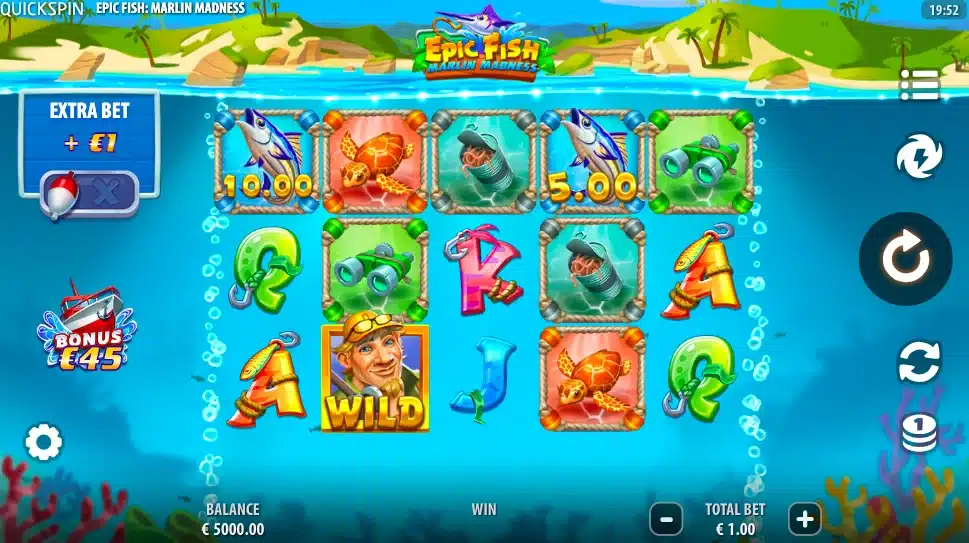Decrease total bet with the minus button
The height and width of the screenshot is (543, 969).
(666, 518)
